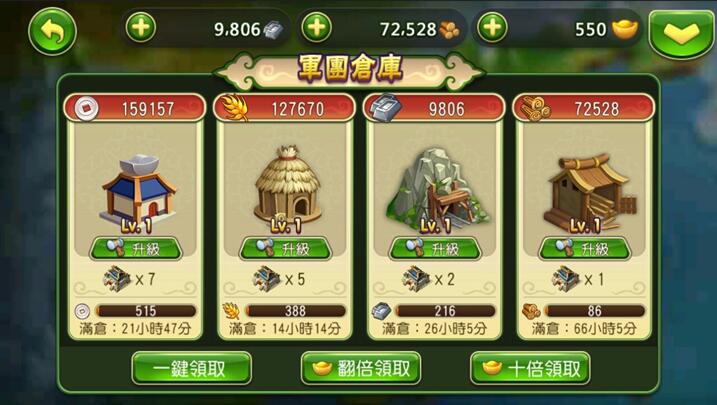Select the straw hut granary image

point(285,187)
